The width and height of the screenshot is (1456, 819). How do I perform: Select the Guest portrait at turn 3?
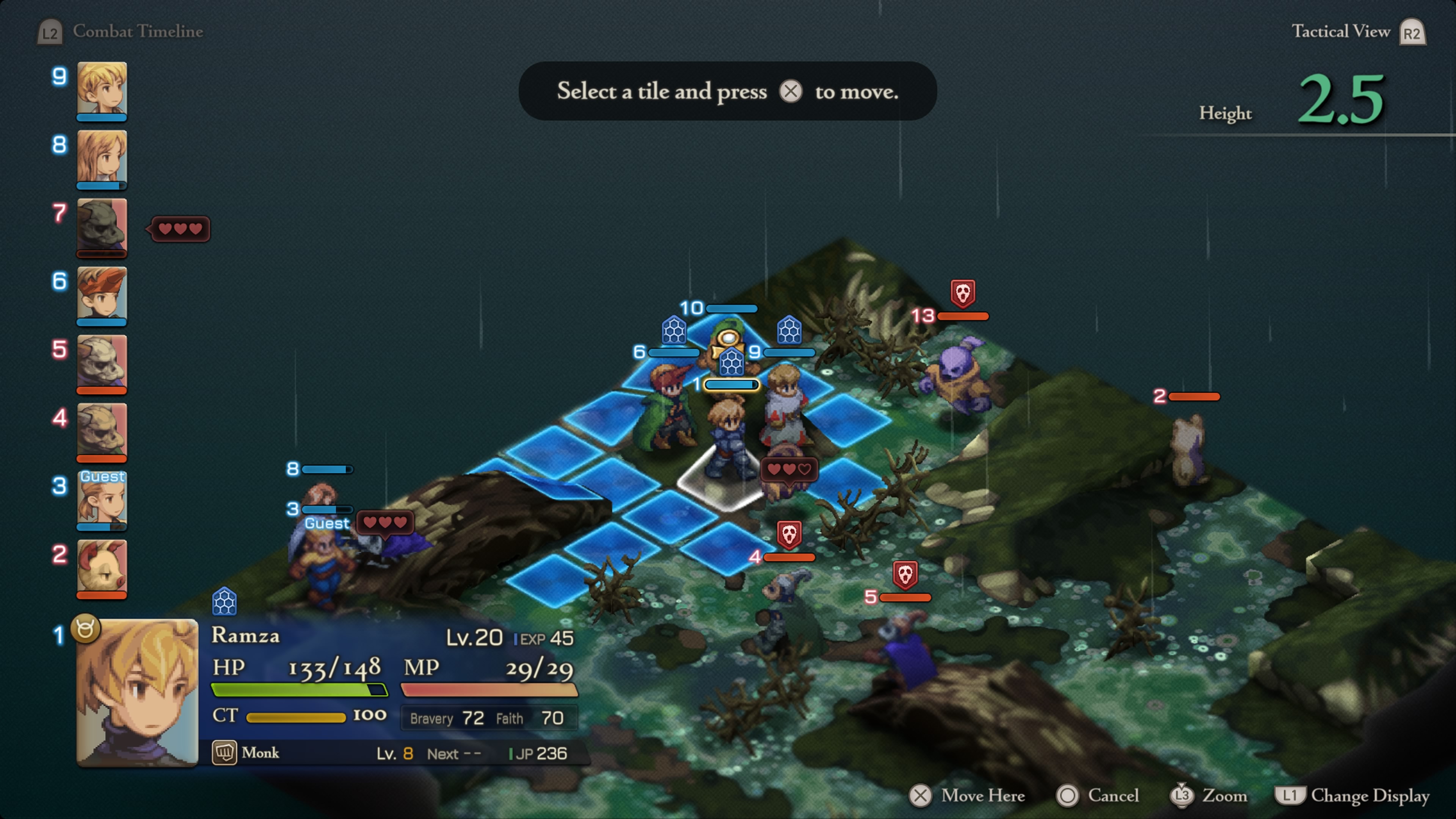pyautogui.click(x=102, y=500)
